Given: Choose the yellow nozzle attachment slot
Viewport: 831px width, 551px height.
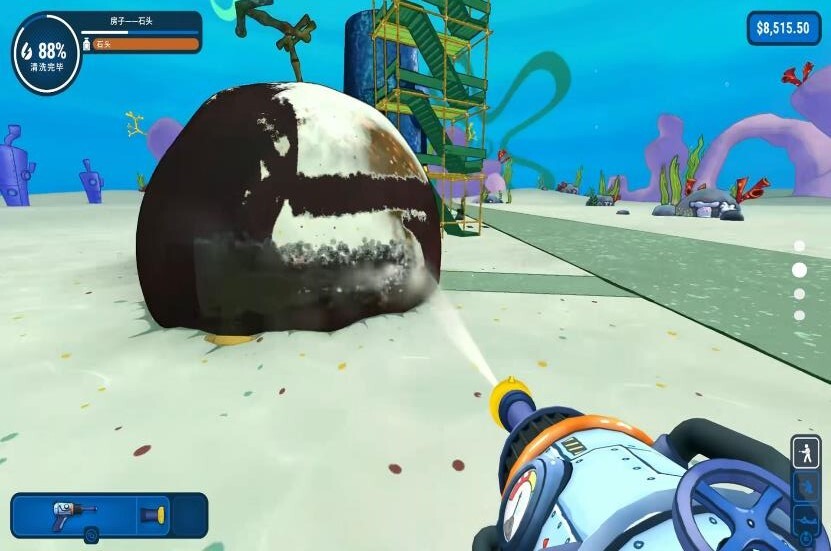Looking at the screenshot, I should click(x=153, y=515).
